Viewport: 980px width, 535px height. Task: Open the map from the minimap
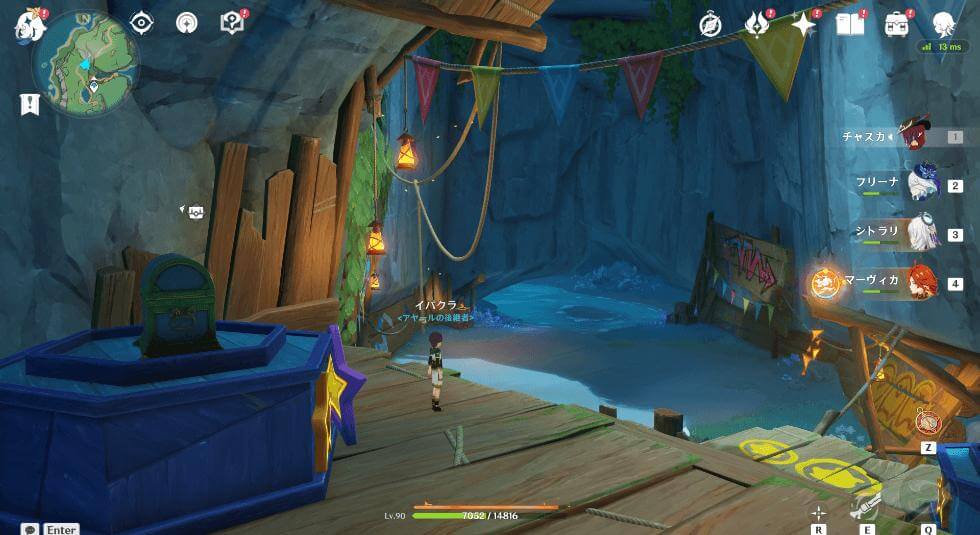tap(84, 65)
